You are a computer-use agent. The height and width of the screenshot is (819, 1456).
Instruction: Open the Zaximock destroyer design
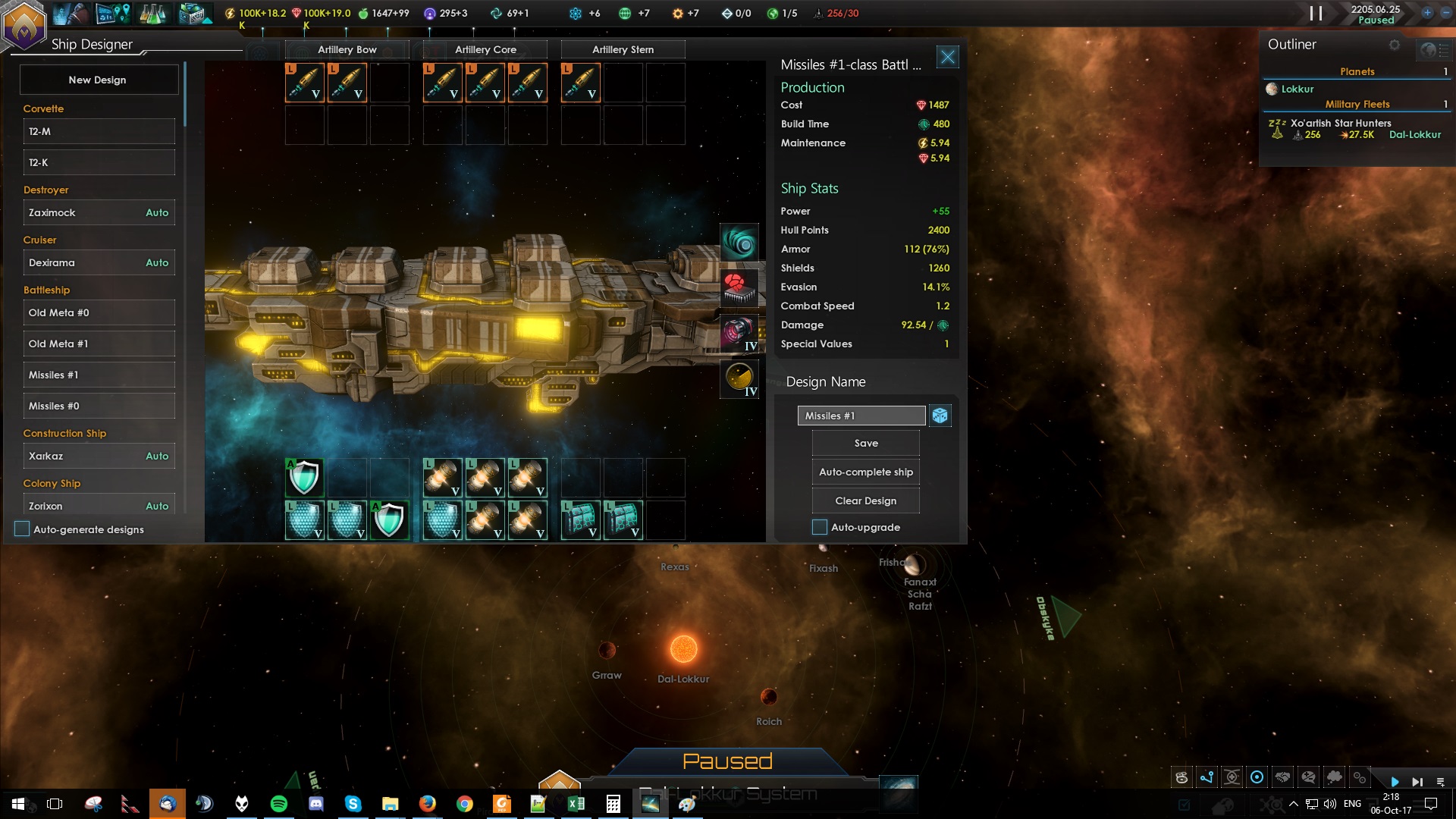[x=99, y=212]
